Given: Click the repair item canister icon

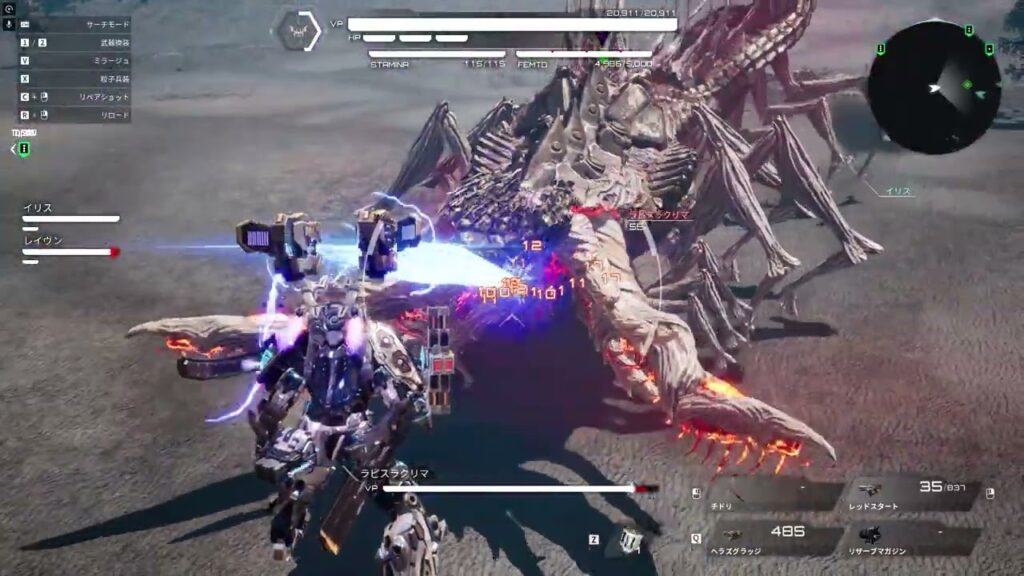Looking at the screenshot, I should 630,540.
